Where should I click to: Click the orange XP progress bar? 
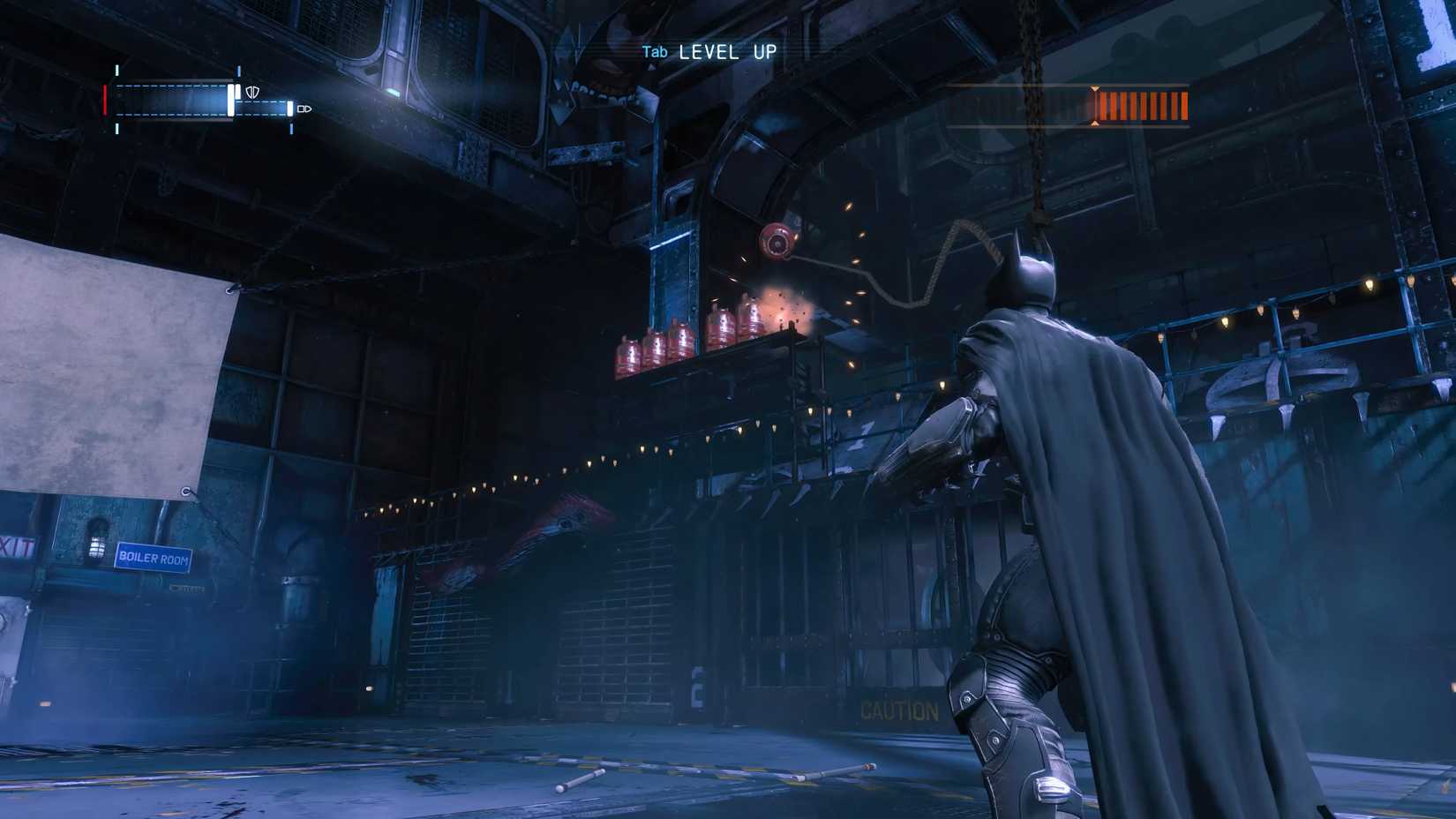1143,108
